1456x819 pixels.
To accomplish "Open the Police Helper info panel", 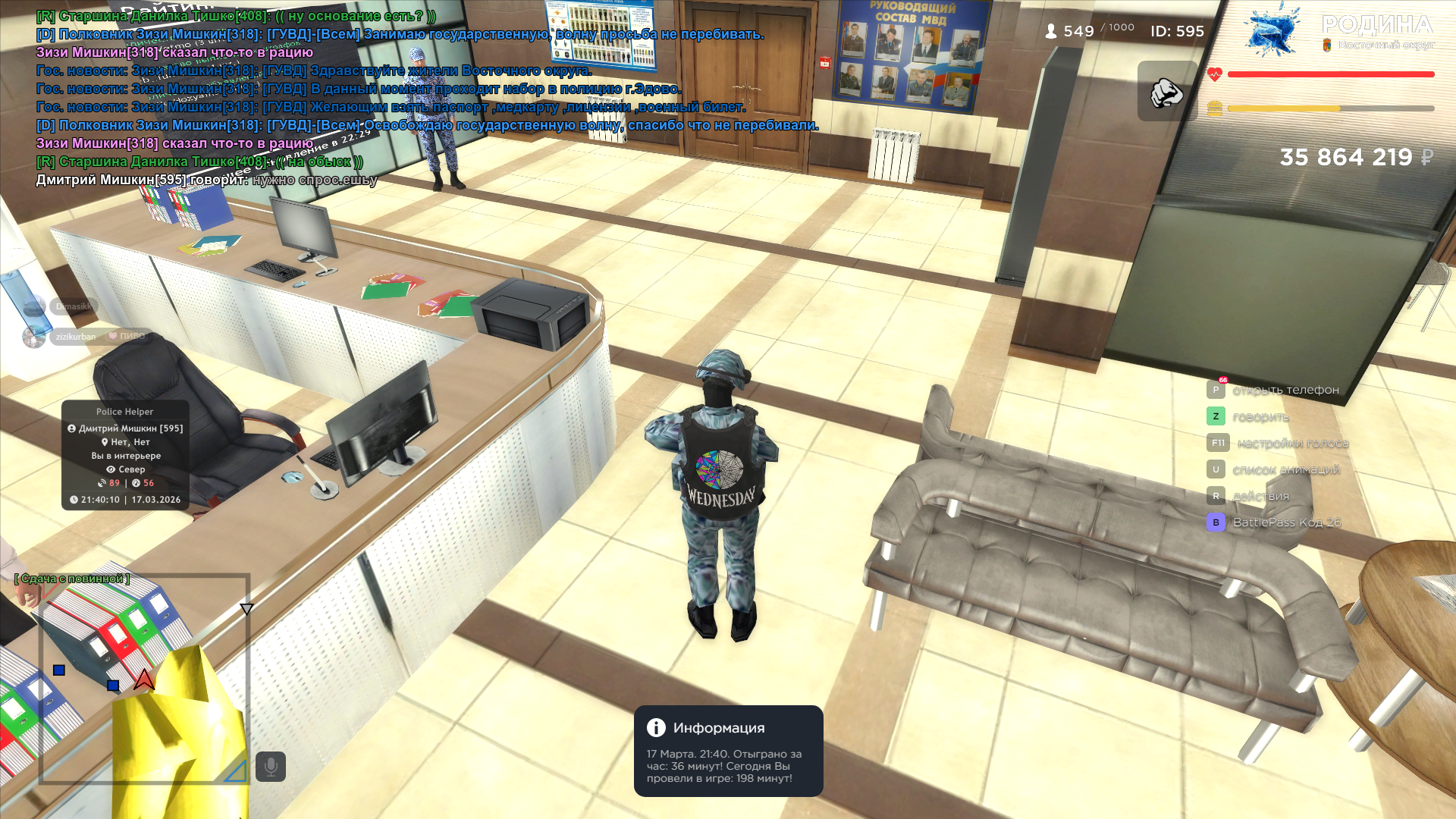I will [x=125, y=455].
